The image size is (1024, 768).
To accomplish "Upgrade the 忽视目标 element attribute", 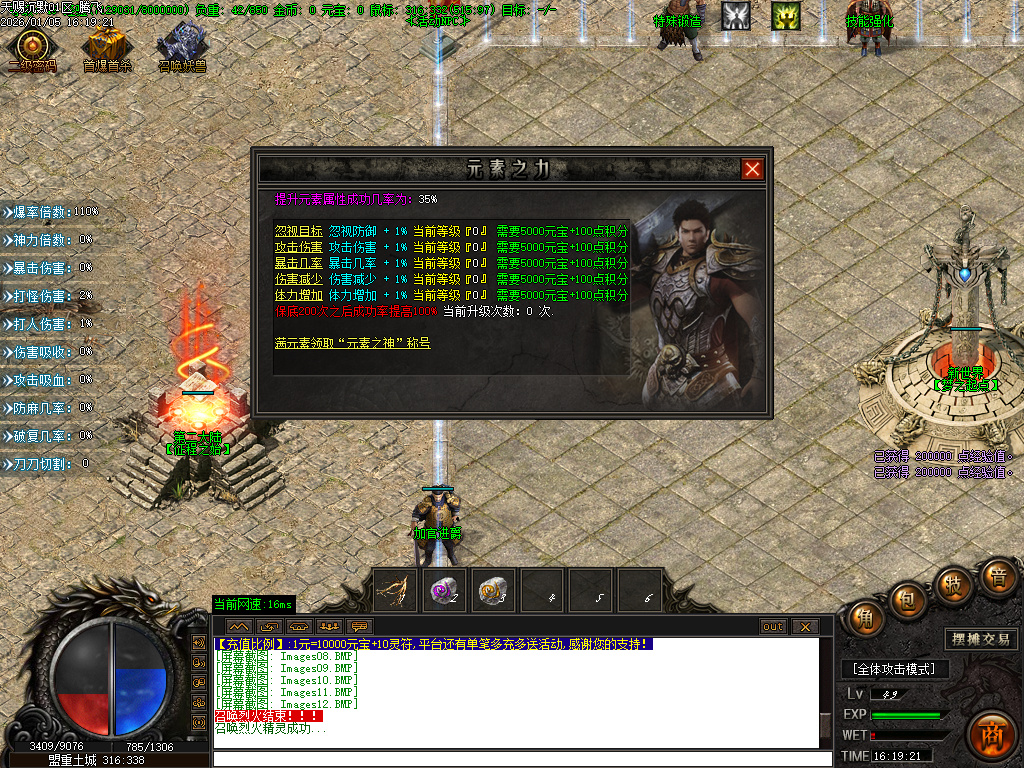I will click(299, 231).
